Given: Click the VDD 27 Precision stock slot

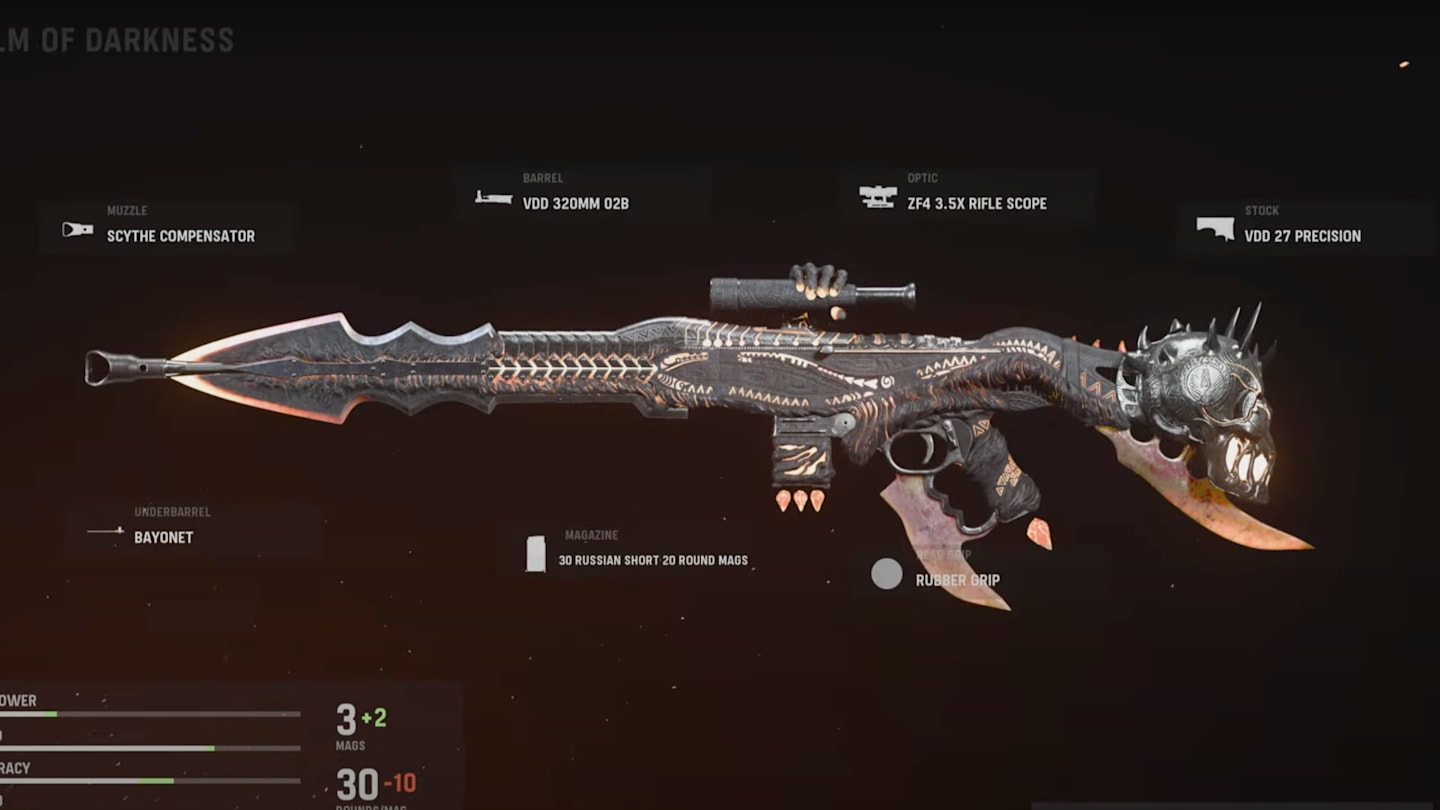Looking at the screenshot, I should click(x=1302, y=228).
